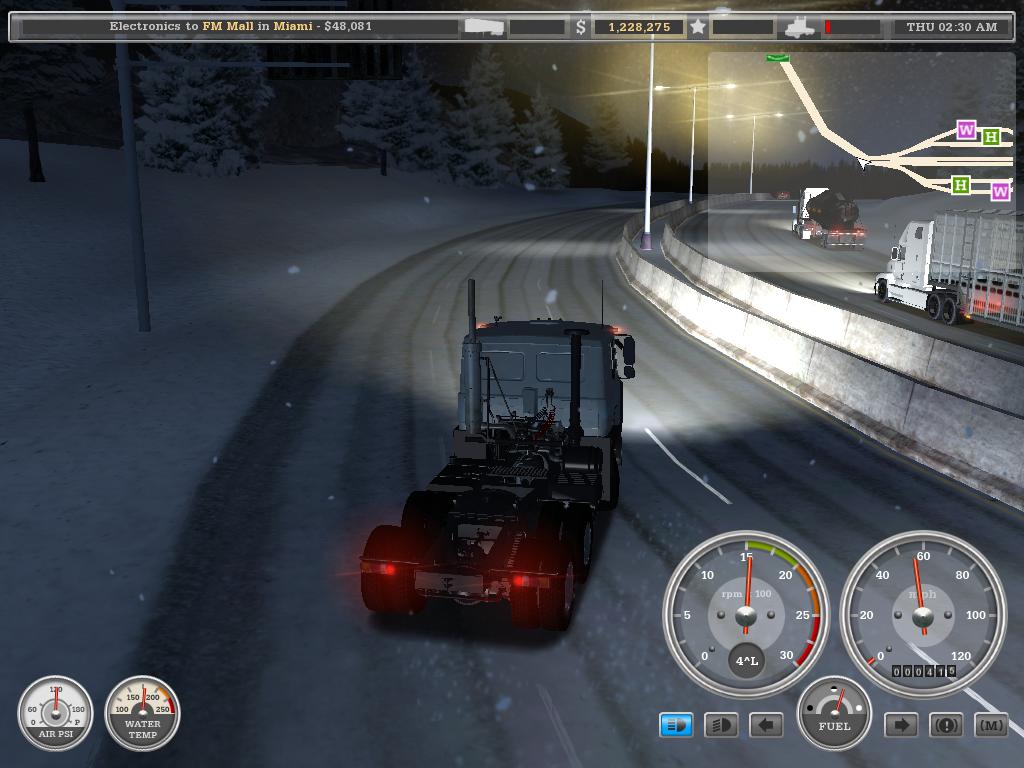The height and width of the screenshot is (768, 1024).
Task: Open the route minimap overlay
Action: (x=860, y=160)
